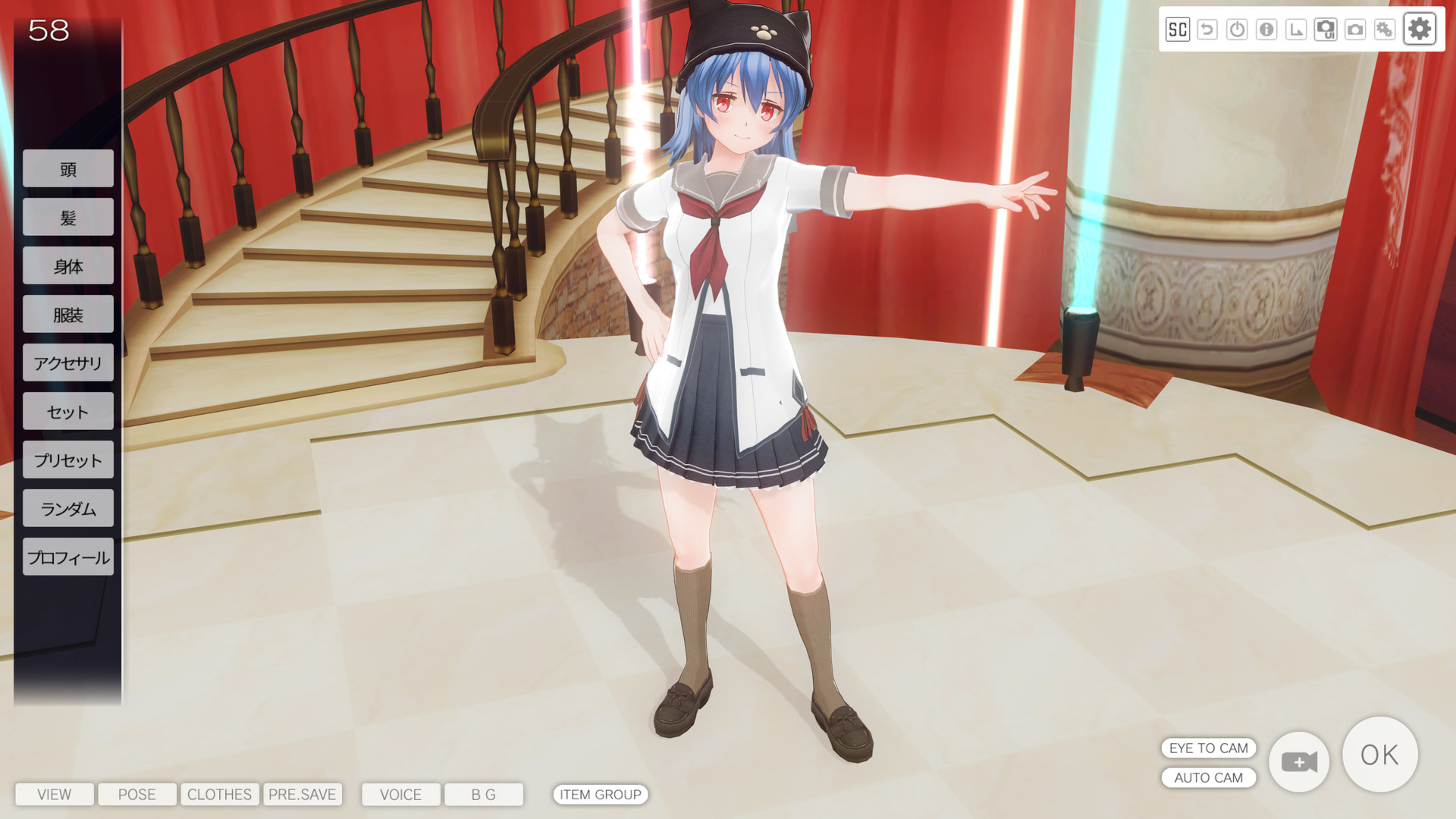Click the power icon in the top toolbar
Viewport: 1456px width, 819px height.
[x=1237, y=30]
